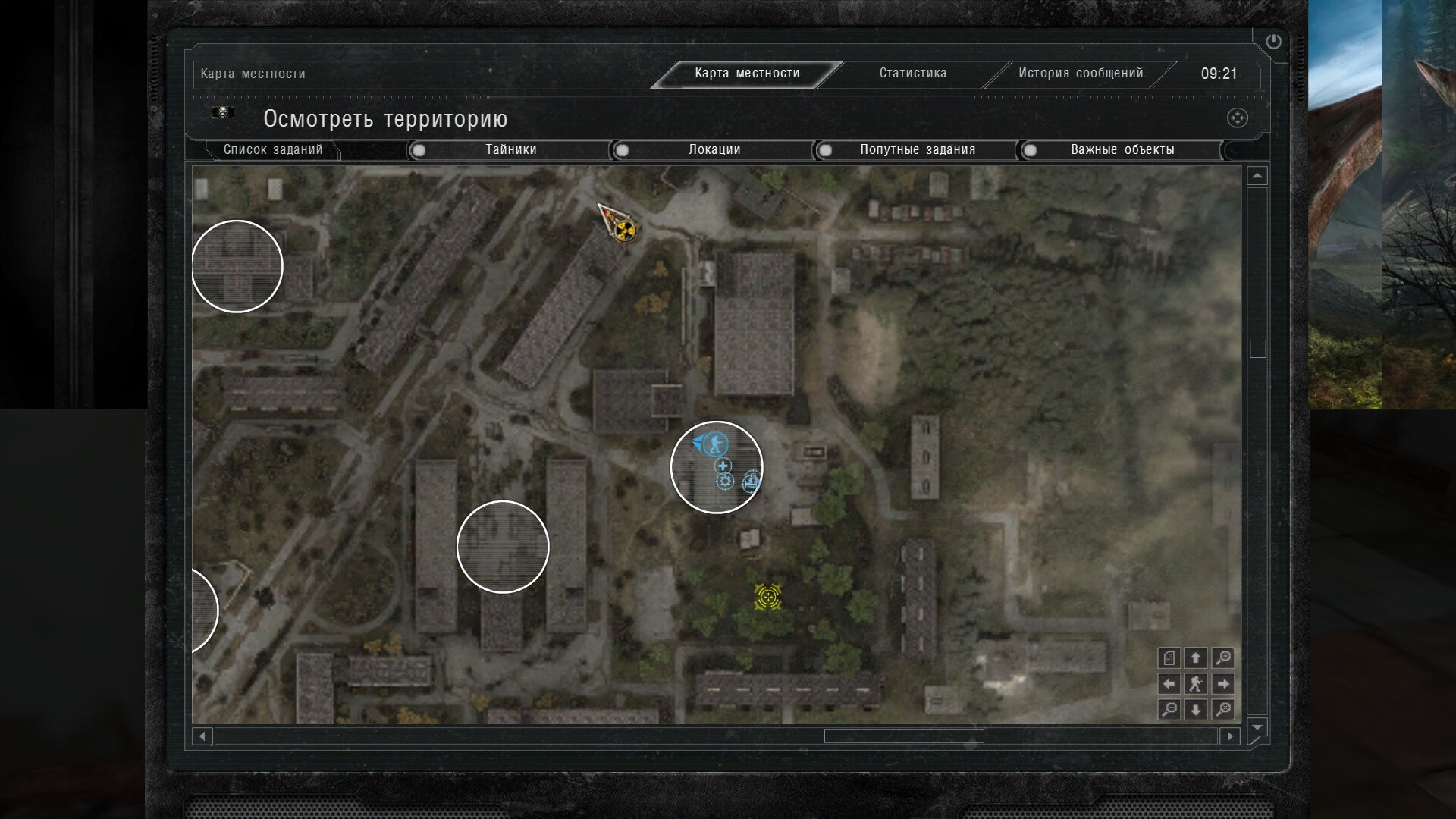Zoom in with the plus magnifier button
Screen dimensions: 1456x819
tap(1222, 658)
